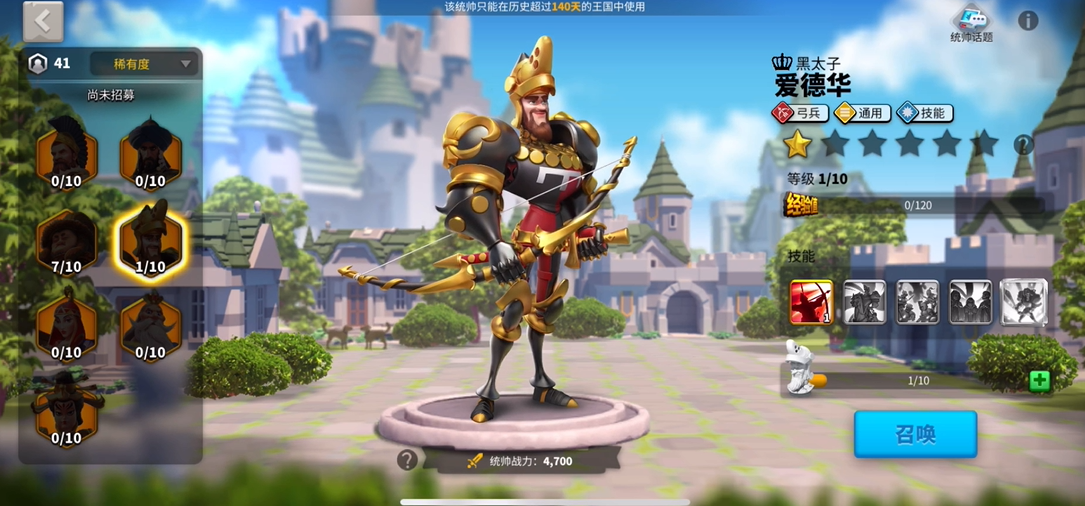Open the star rank help question mark
The height and width of the screenshot is (506, 1085).
coord(1023,145)
